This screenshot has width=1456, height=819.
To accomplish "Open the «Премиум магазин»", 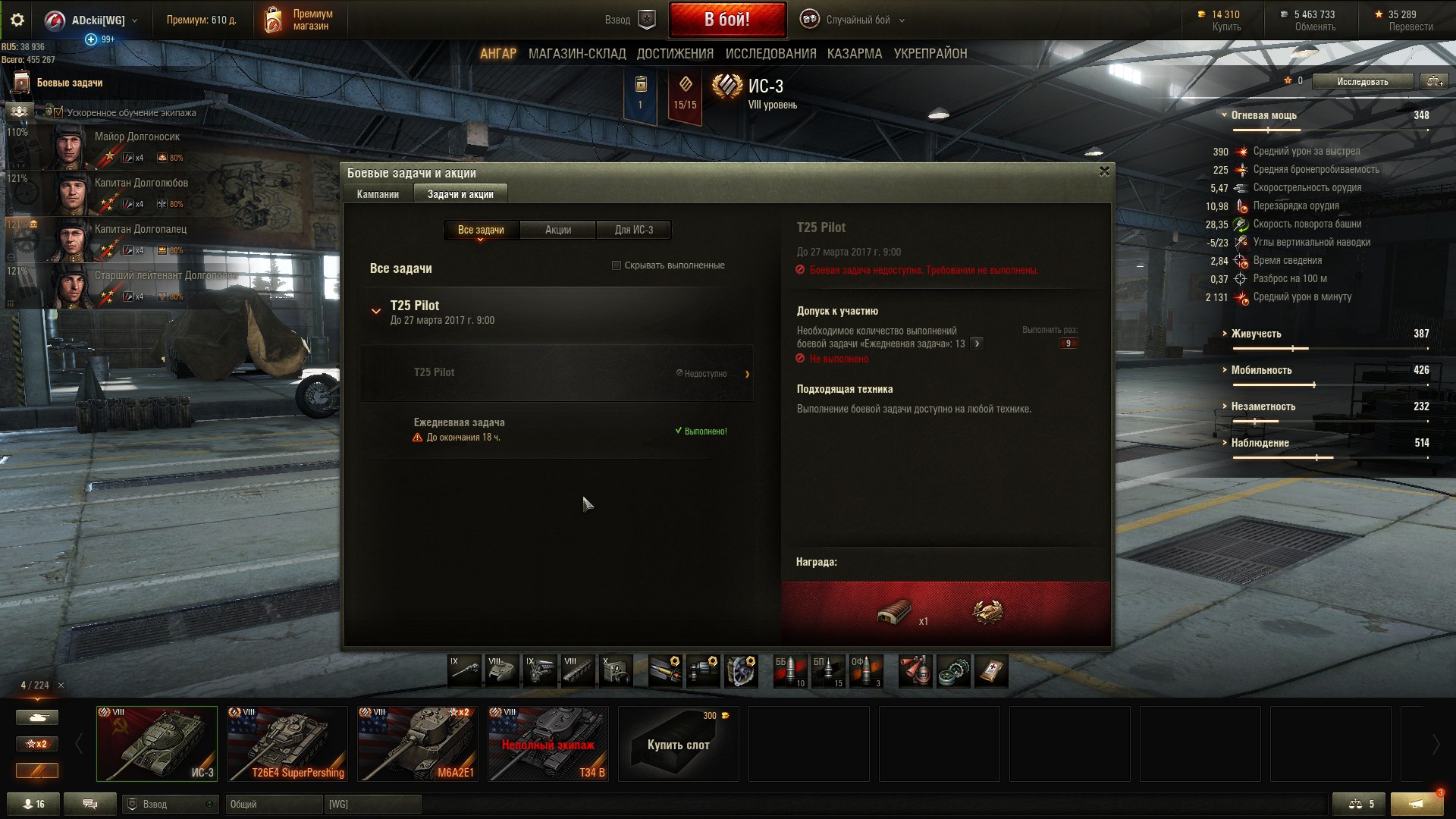I will pyautogui.click(x=300, y=20).
